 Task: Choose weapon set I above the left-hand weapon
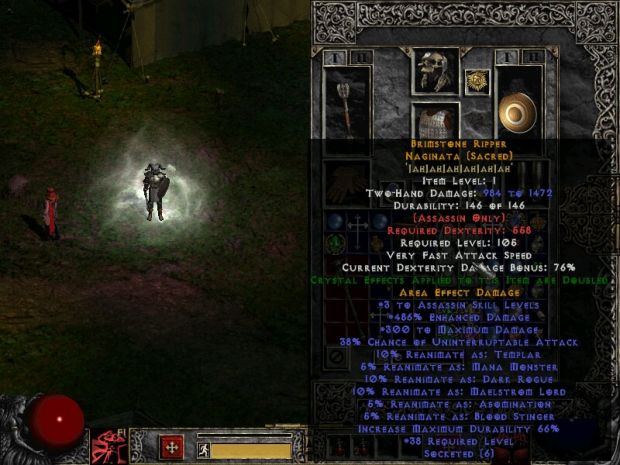pyautogui.click(x=334, y=57)
